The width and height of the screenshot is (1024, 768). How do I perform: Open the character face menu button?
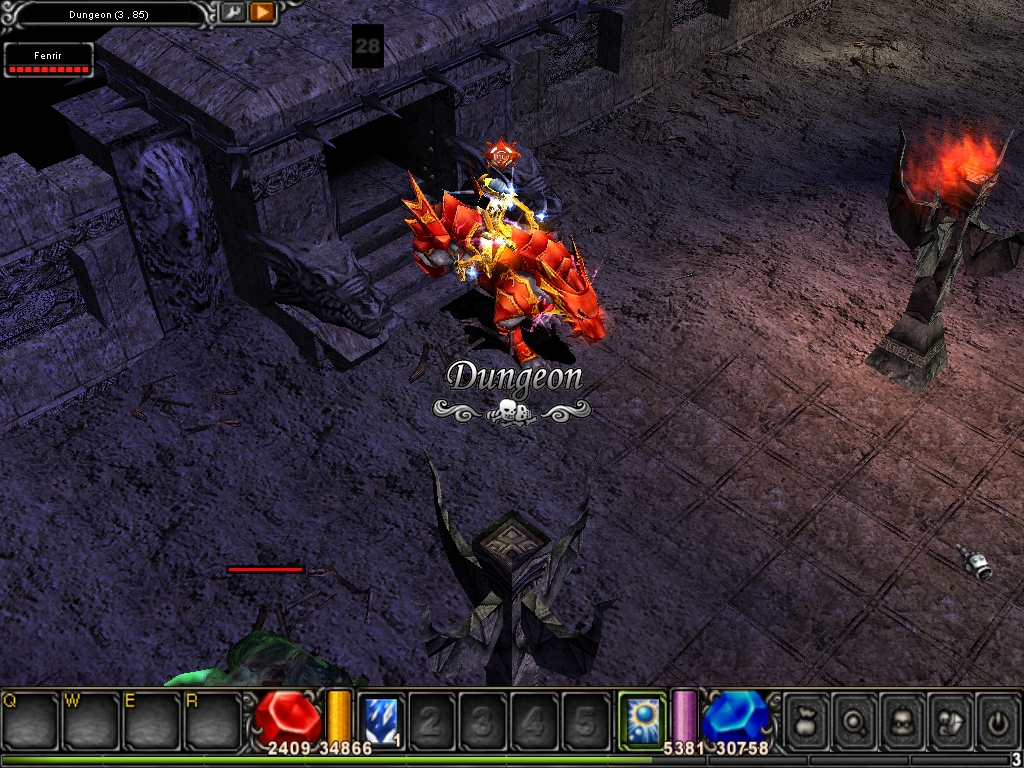tap(901, 720)
